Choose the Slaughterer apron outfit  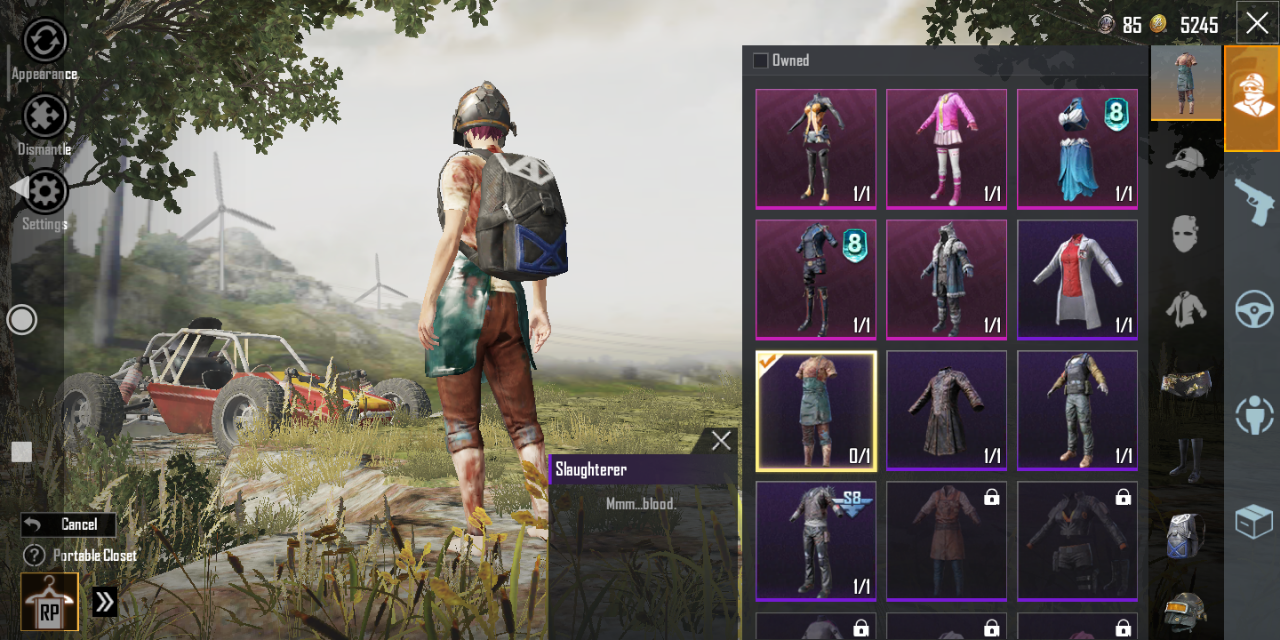[x=816, y=410]
